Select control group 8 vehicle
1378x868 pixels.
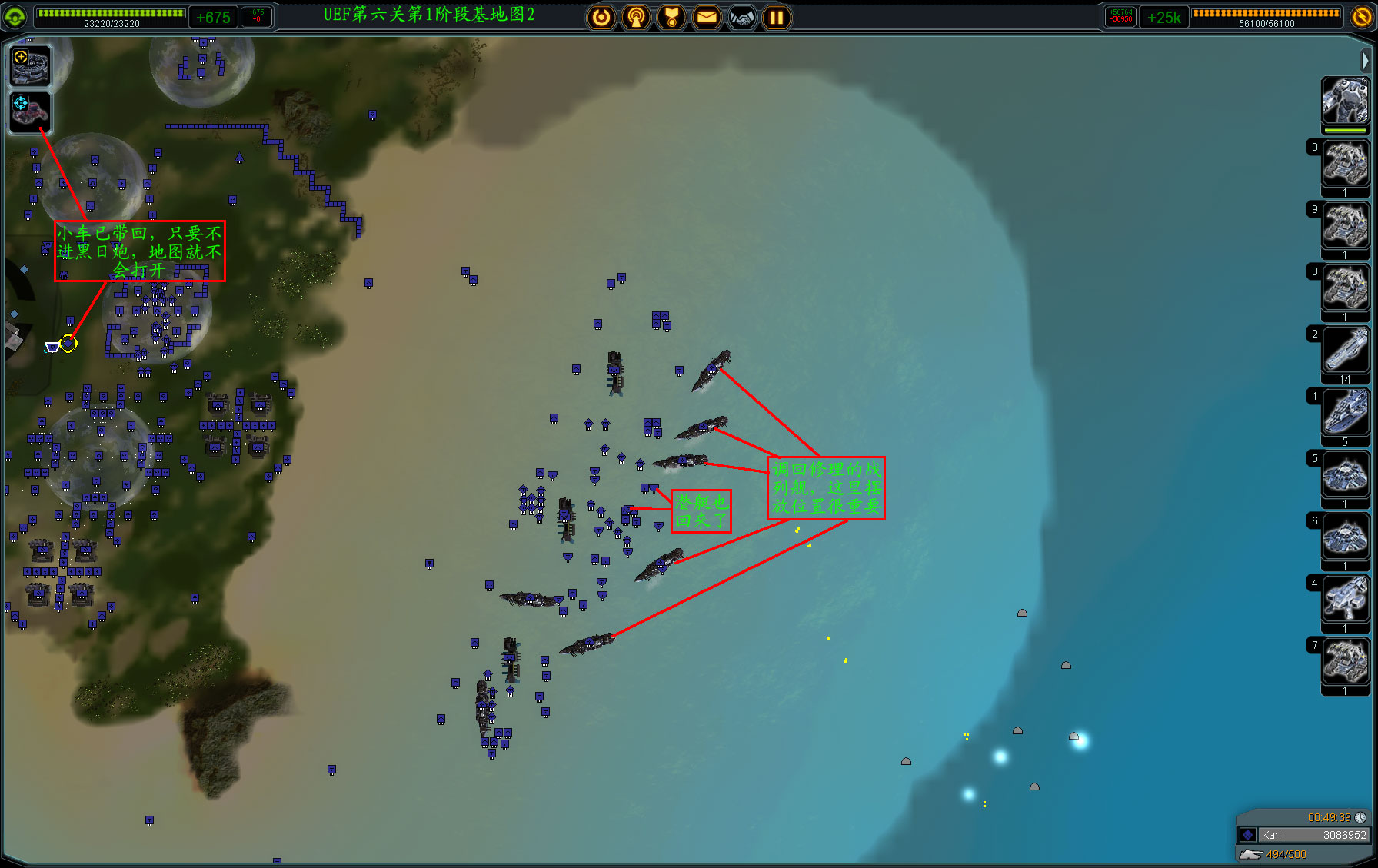coord(1345,288)
